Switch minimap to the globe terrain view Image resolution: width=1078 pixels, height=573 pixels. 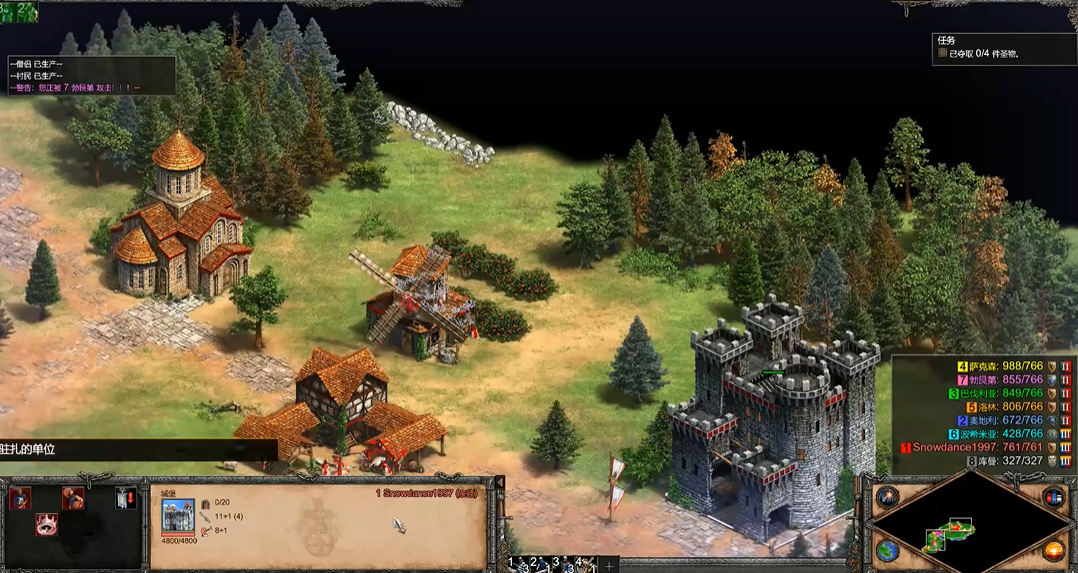pos(887,550)
